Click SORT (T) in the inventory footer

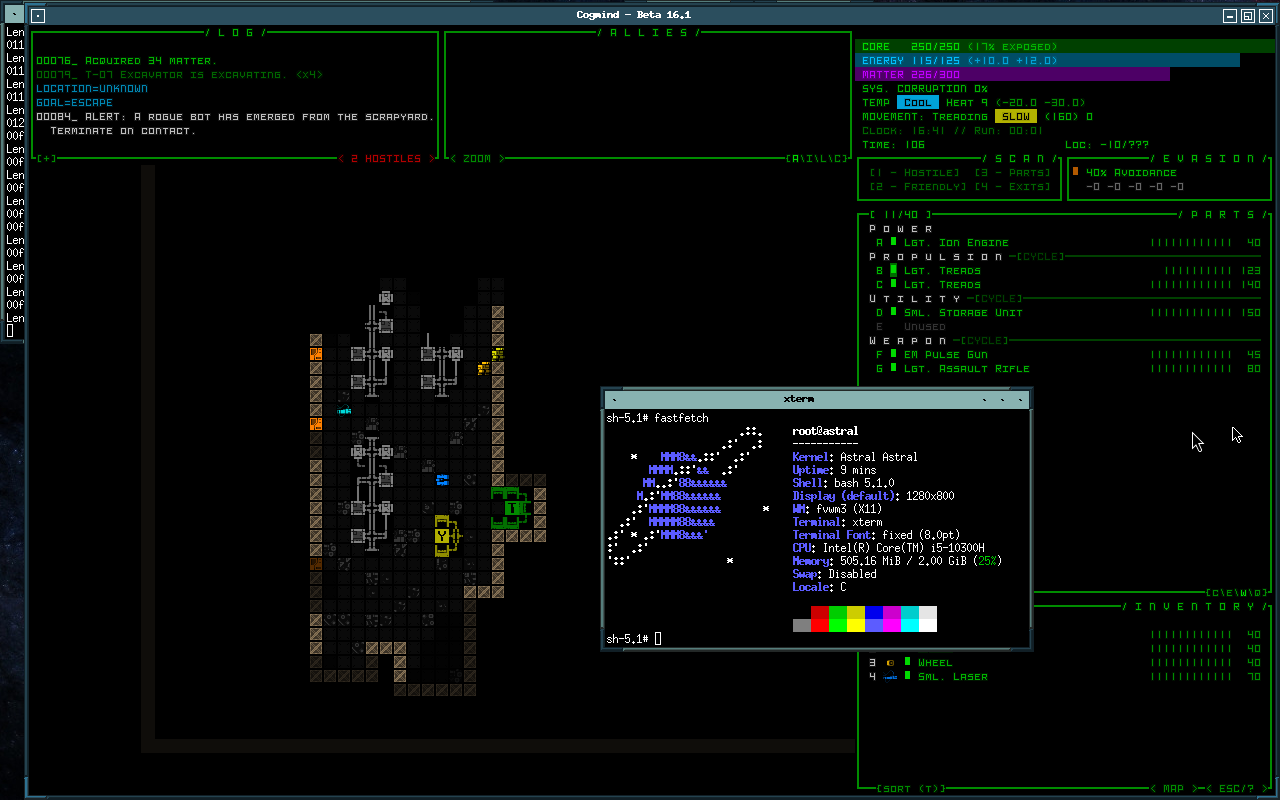tap(910, 786)
